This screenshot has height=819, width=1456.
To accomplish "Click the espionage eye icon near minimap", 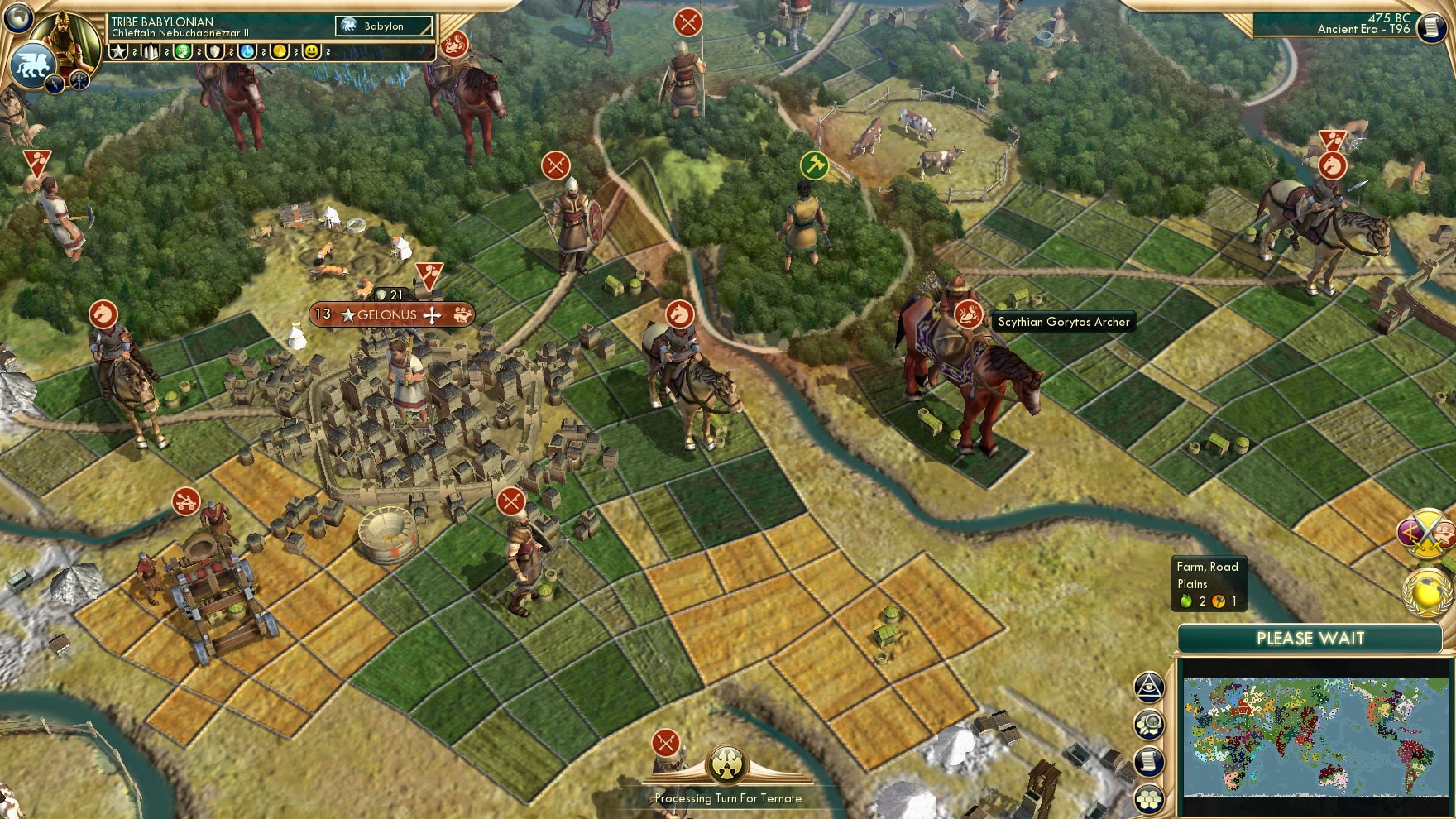I will click(1148, 685).
